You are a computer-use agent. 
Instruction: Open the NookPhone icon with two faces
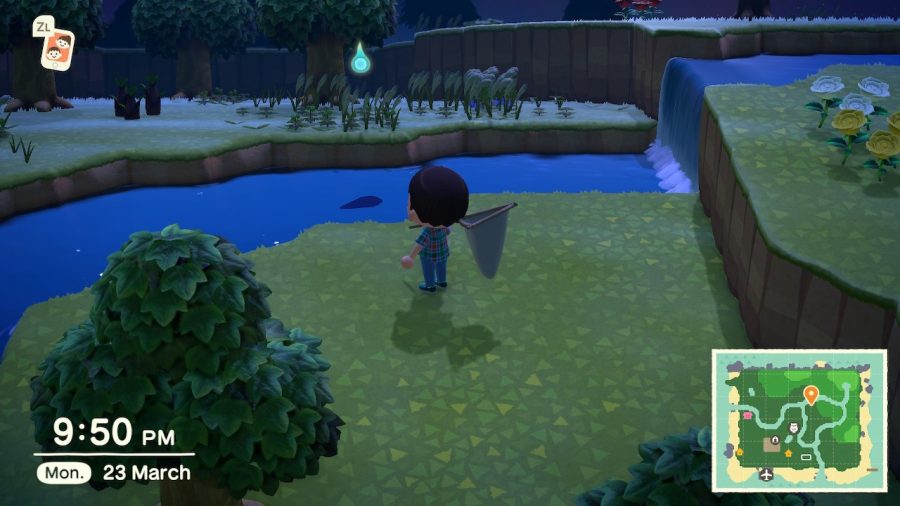click(57, 47)
